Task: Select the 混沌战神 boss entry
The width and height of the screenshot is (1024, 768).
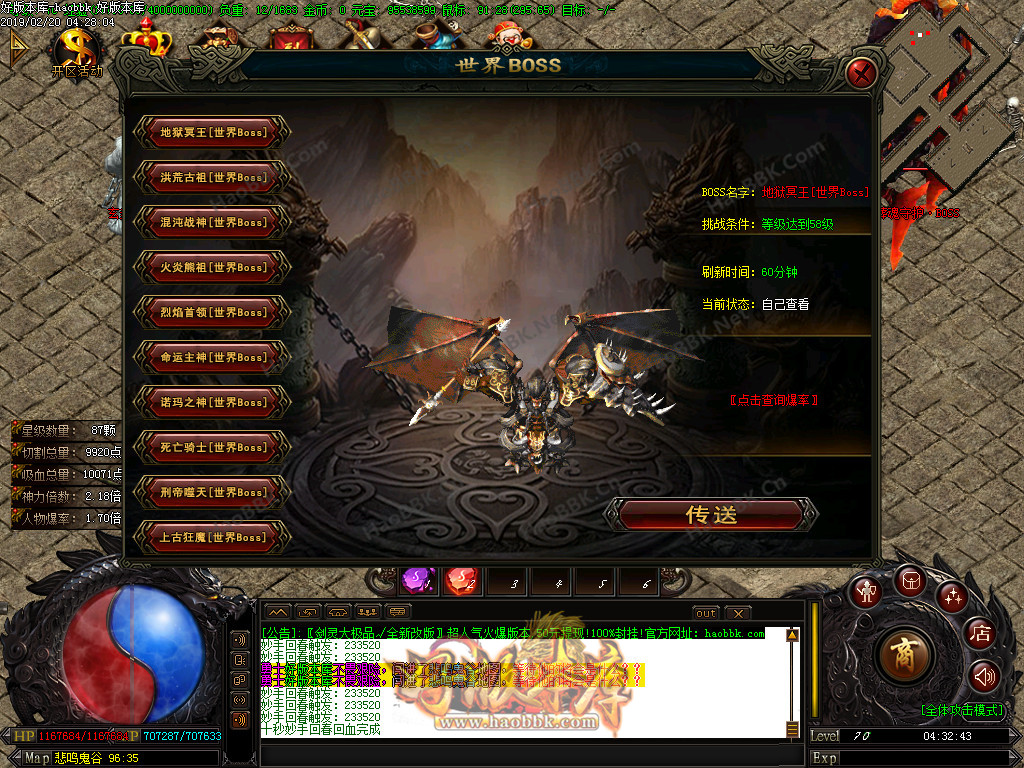Action: coord(213,222)
